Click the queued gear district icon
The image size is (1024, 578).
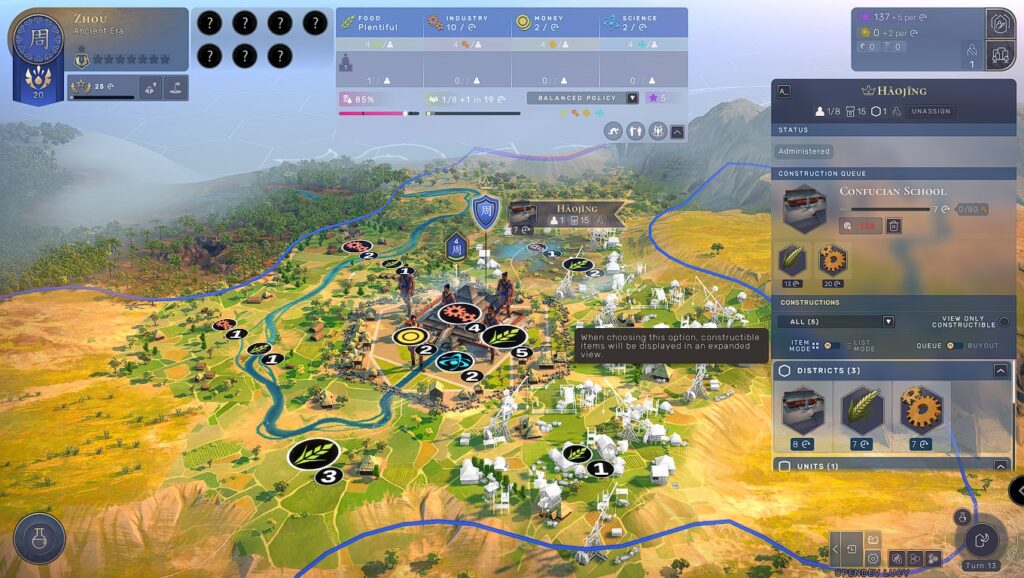[832, 260]
